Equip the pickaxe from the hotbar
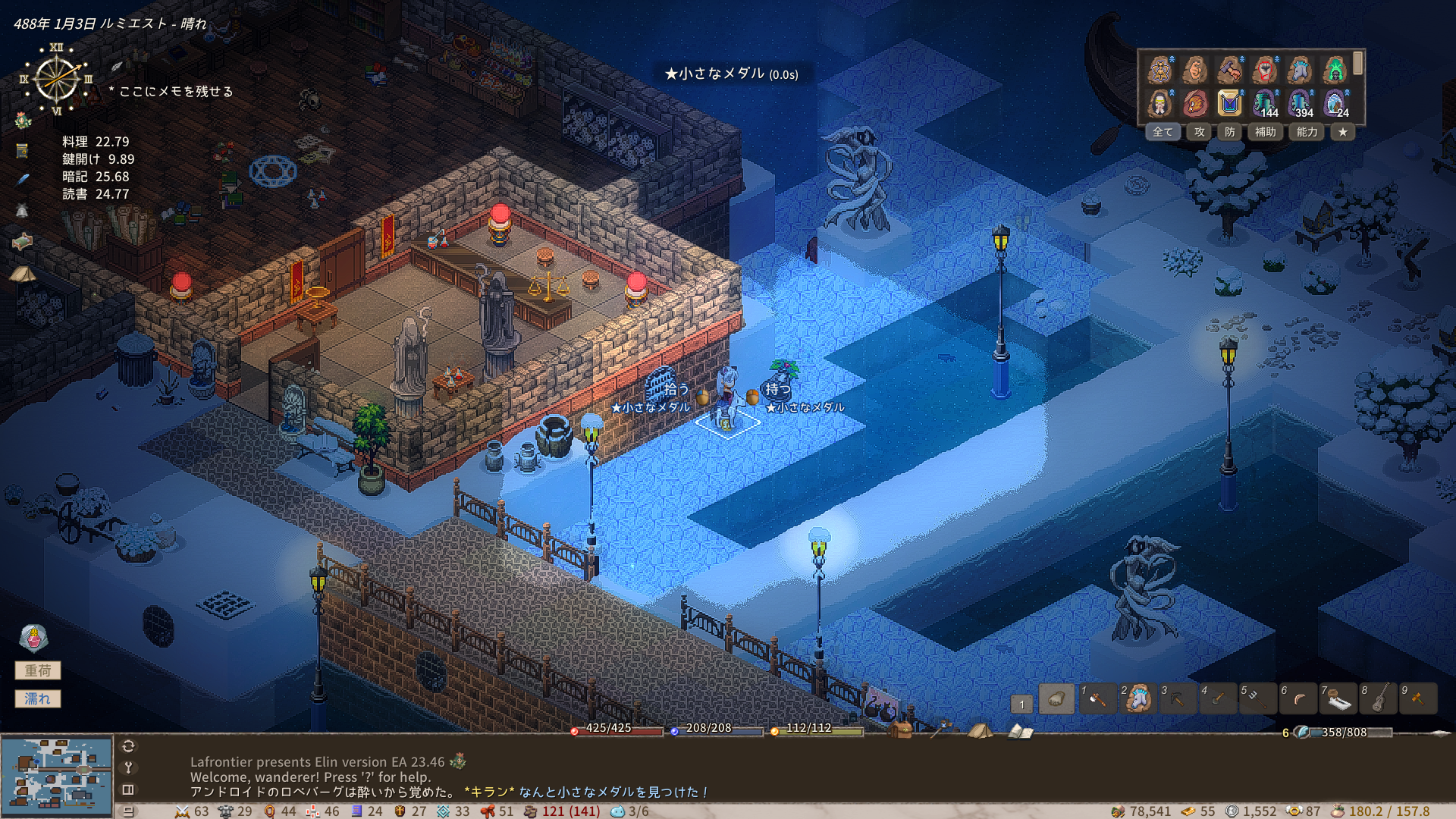This screenshot has width=1456, height=819. pyautogui.click(x=1178, y=698)
